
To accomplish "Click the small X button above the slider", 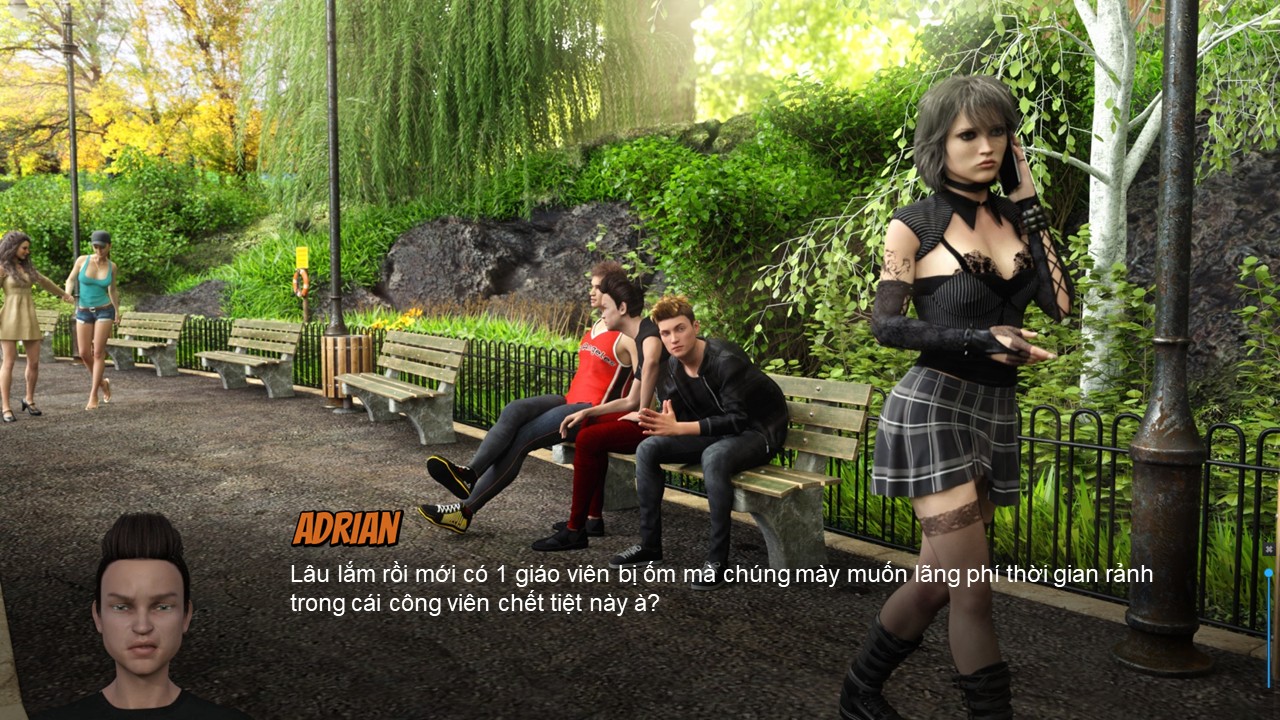I will 1268,549.
